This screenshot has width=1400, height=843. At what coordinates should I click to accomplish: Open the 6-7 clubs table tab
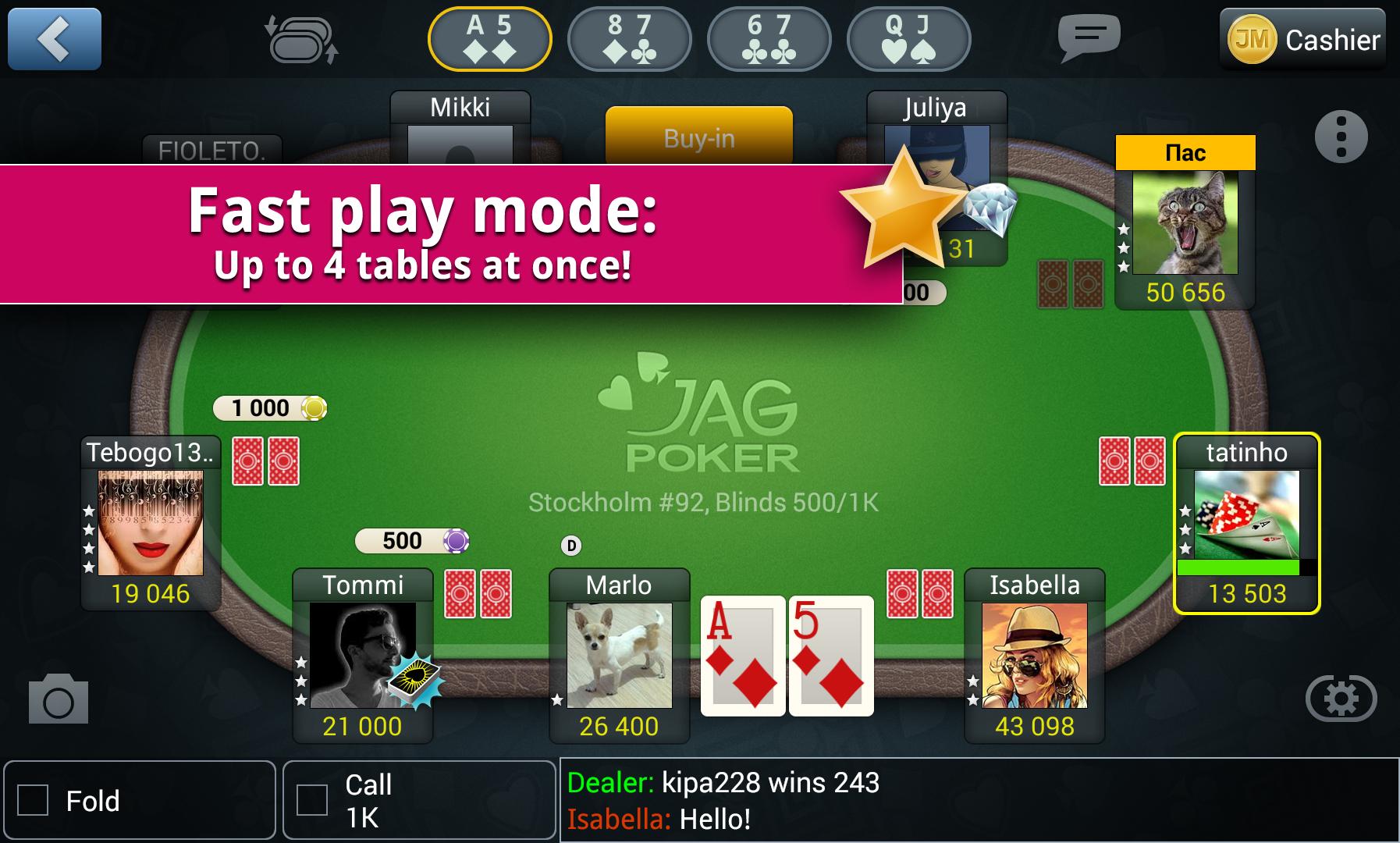(x=769, y=39)
